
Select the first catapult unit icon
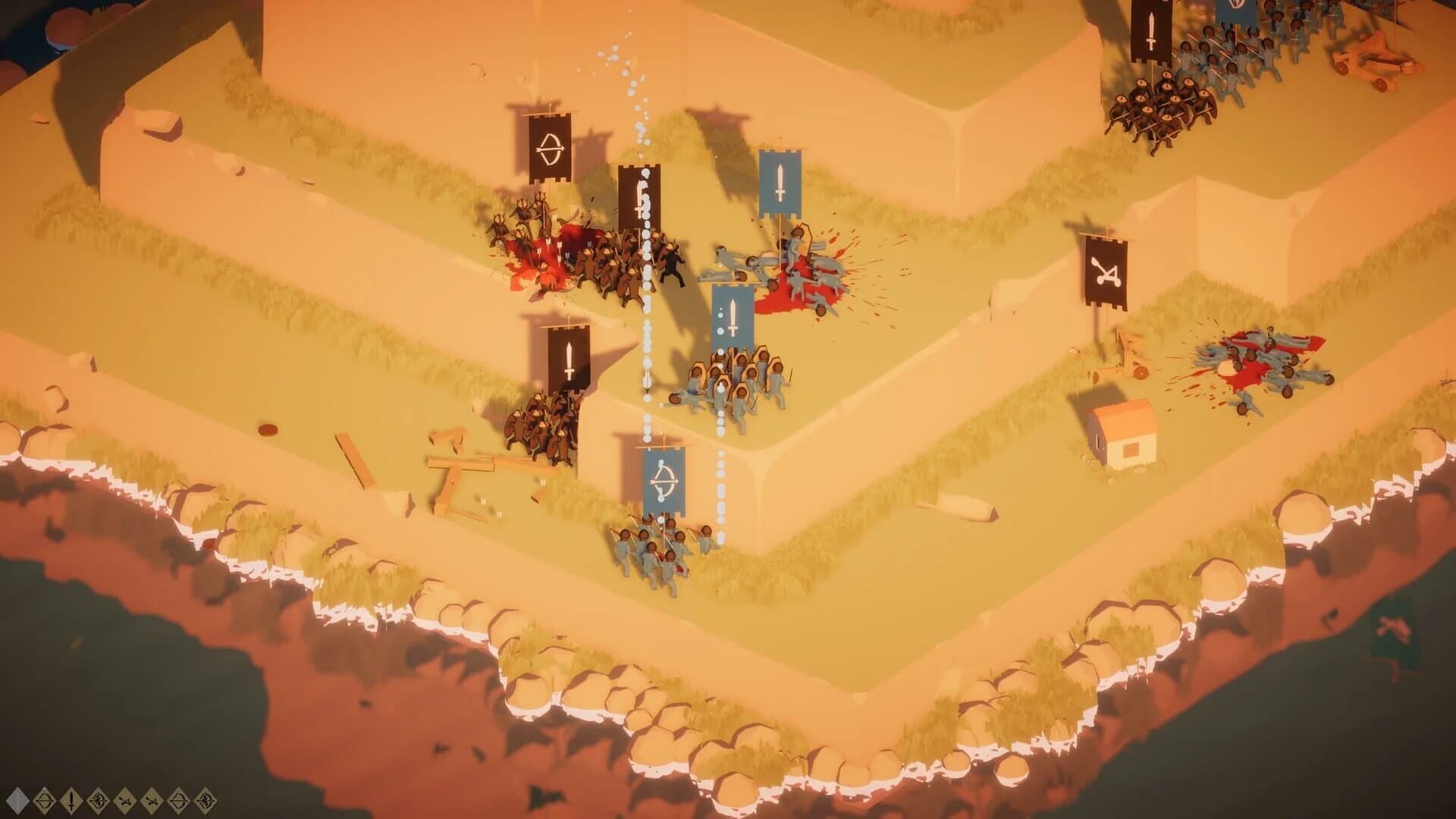(124, 800)
